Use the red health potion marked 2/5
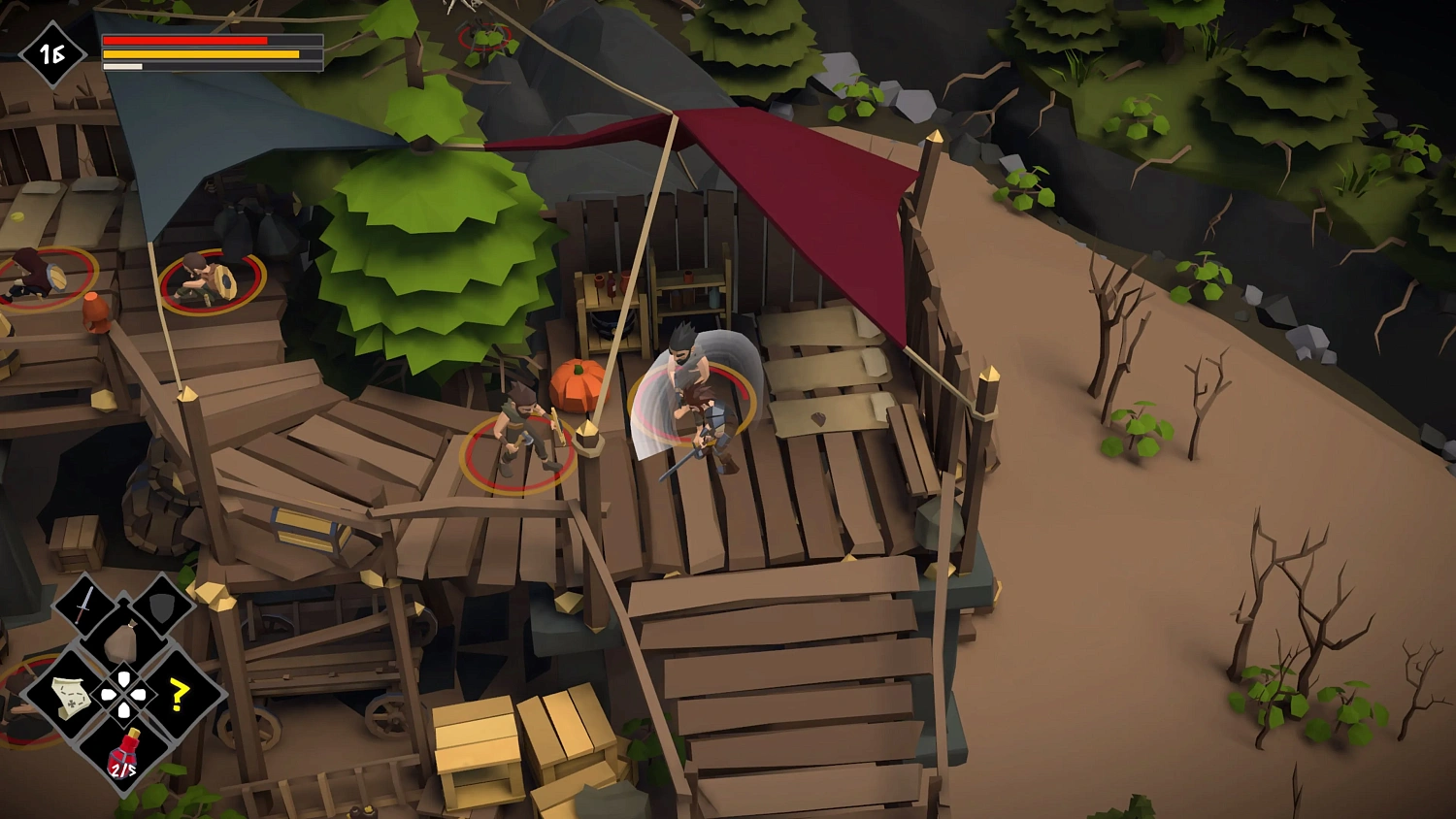Image resolution: width=1456 pixels, height=819 pixels. pos(124,749)
